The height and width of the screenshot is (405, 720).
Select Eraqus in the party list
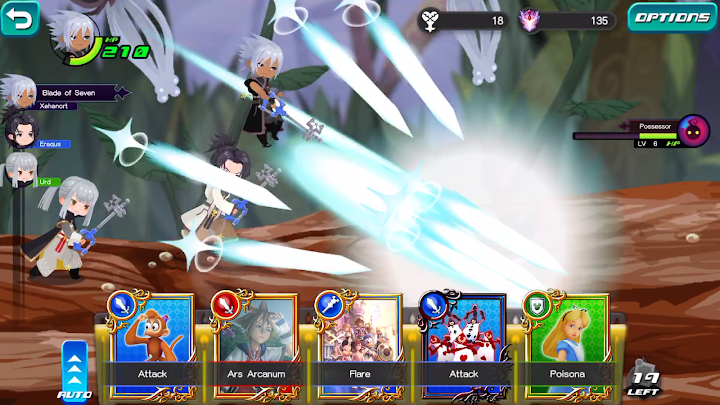pos(19,130)
